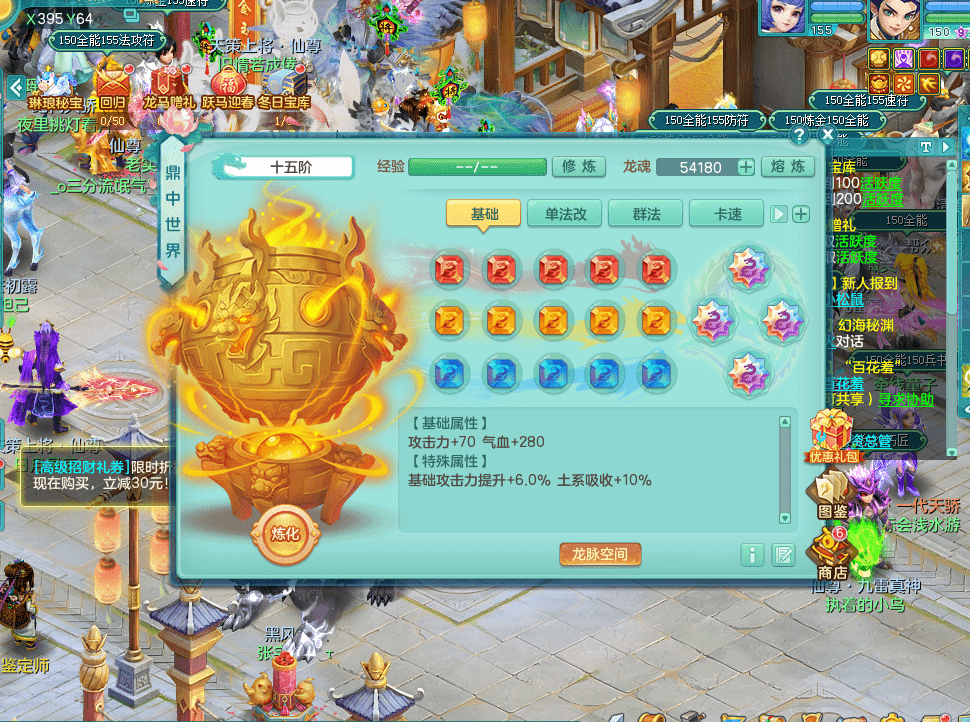Open the panel's question mark help

coord(799,134)
